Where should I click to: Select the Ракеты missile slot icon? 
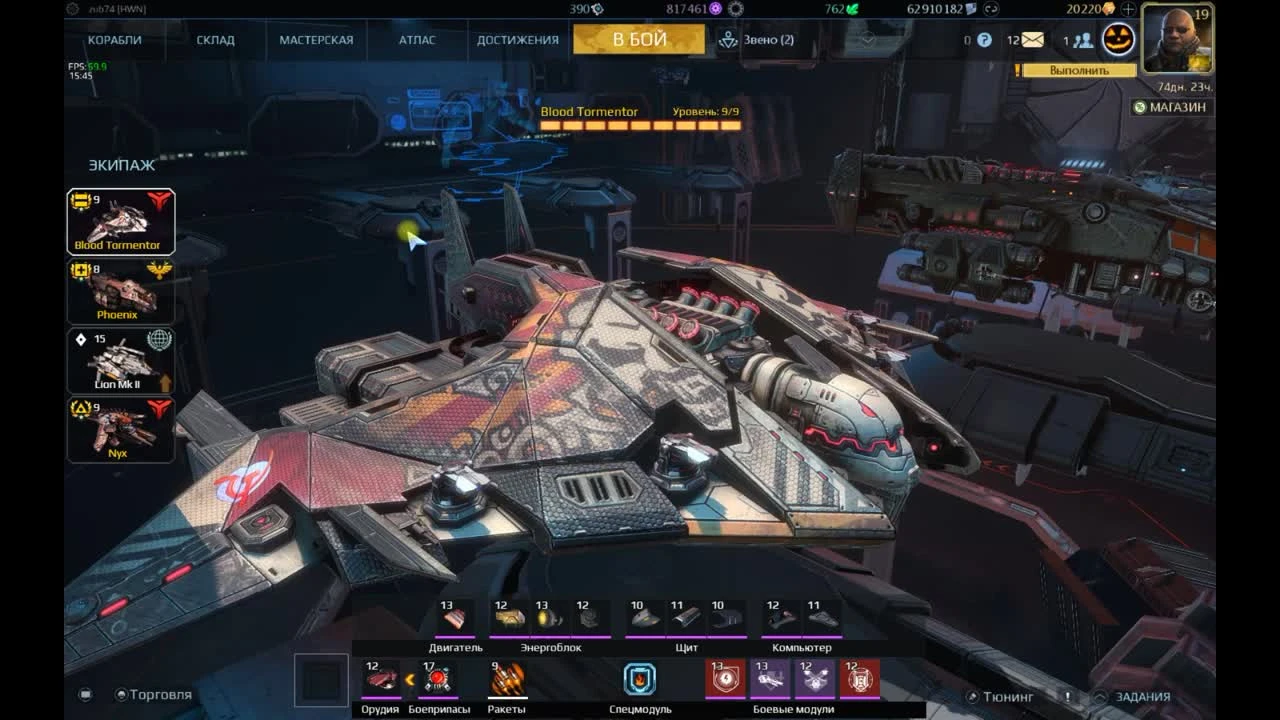508,679
